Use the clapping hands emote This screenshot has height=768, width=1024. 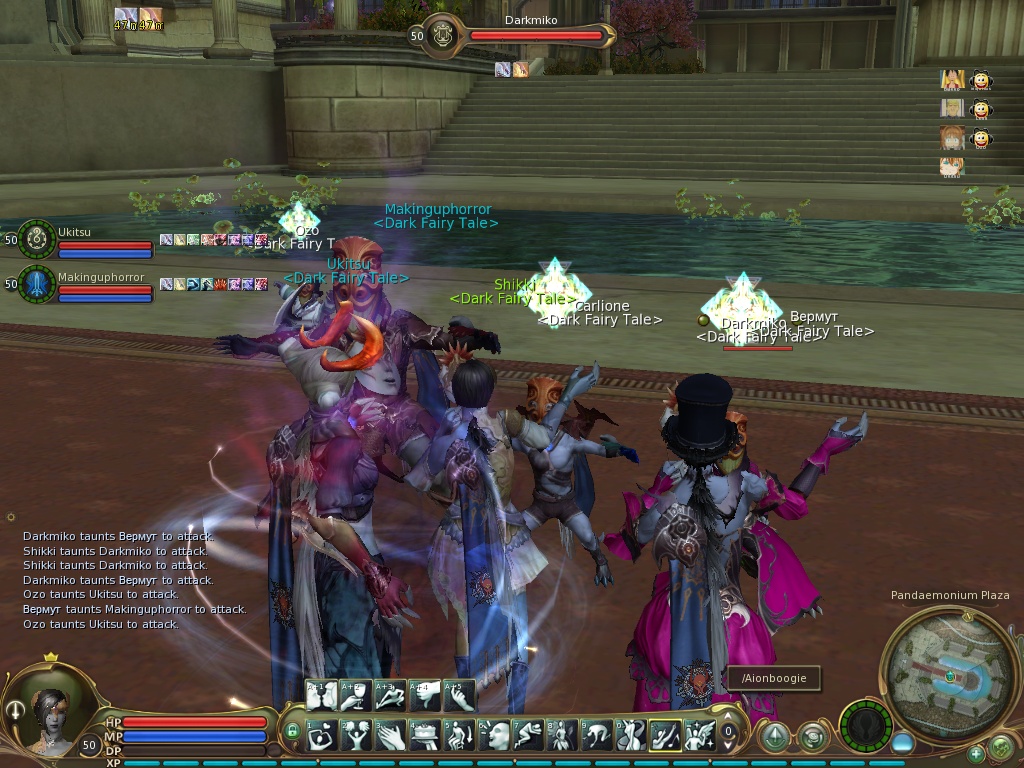pos(391,735)
